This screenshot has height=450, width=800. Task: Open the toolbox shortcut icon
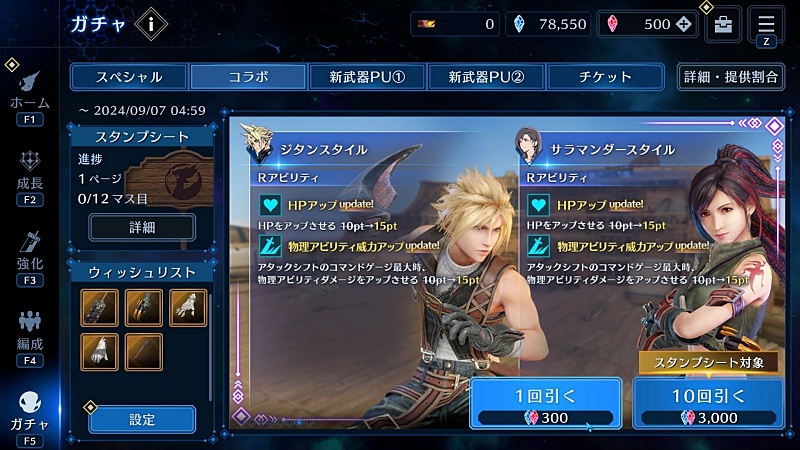(722, 25)
